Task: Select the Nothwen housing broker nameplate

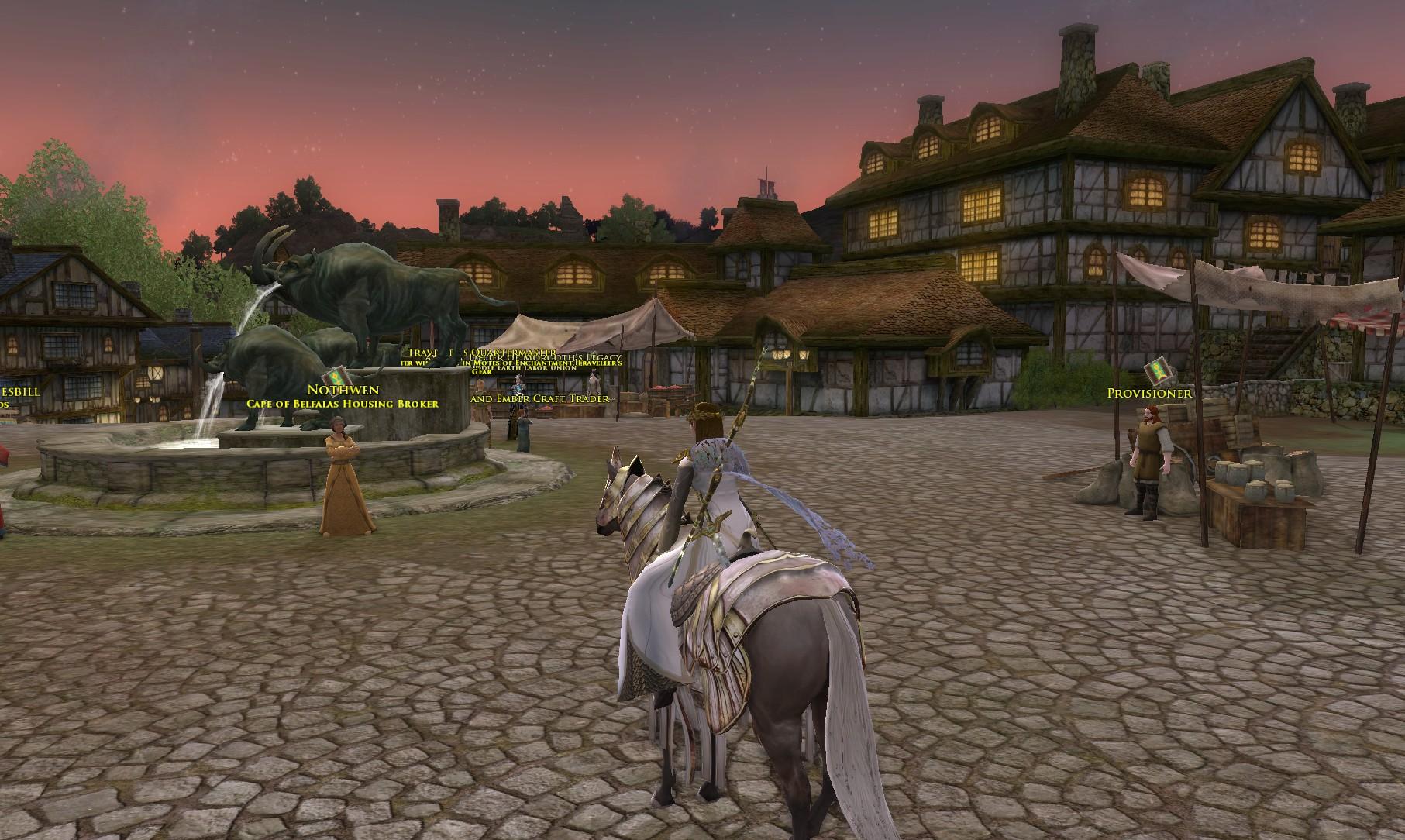Action: pyautogui.click(x=343, y=390)
